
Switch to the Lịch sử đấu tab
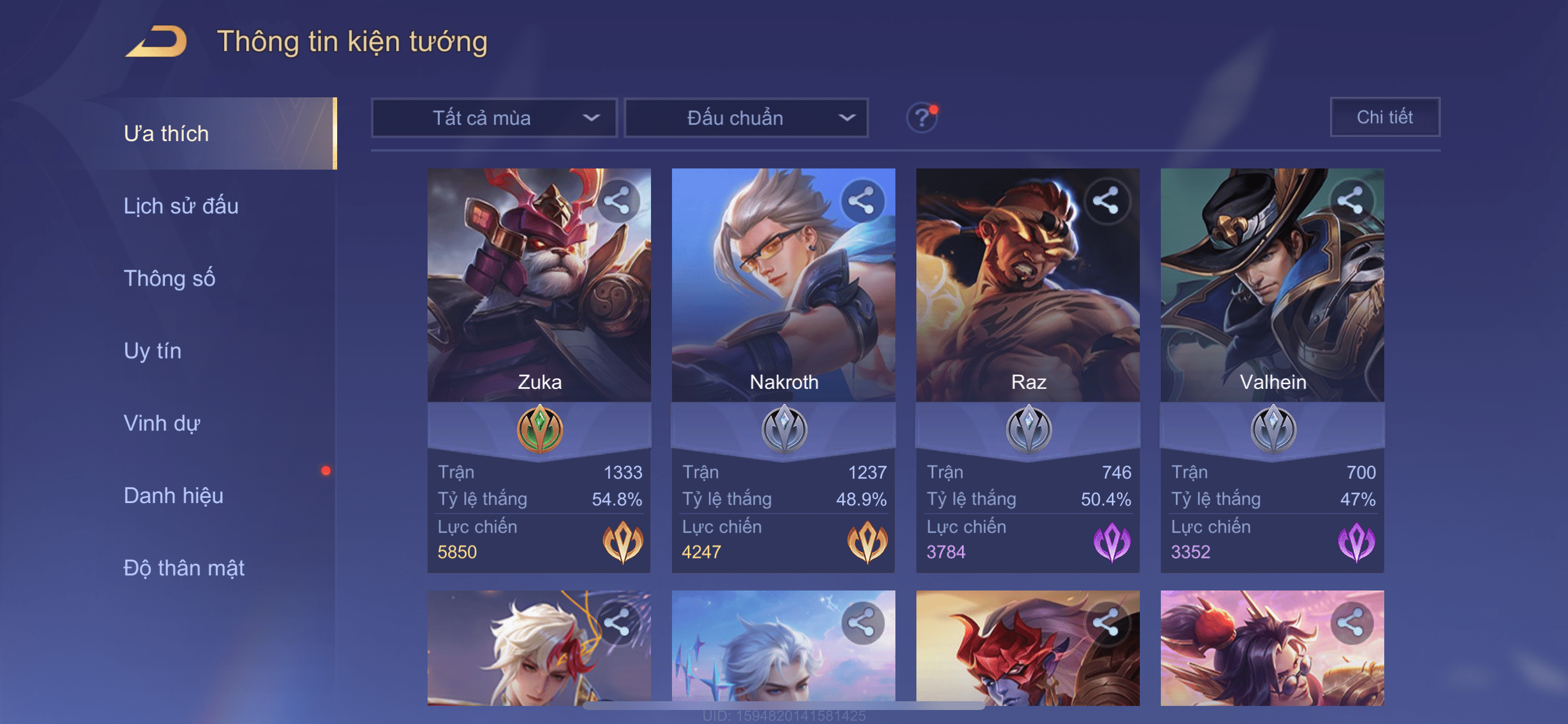coord(181,206)
